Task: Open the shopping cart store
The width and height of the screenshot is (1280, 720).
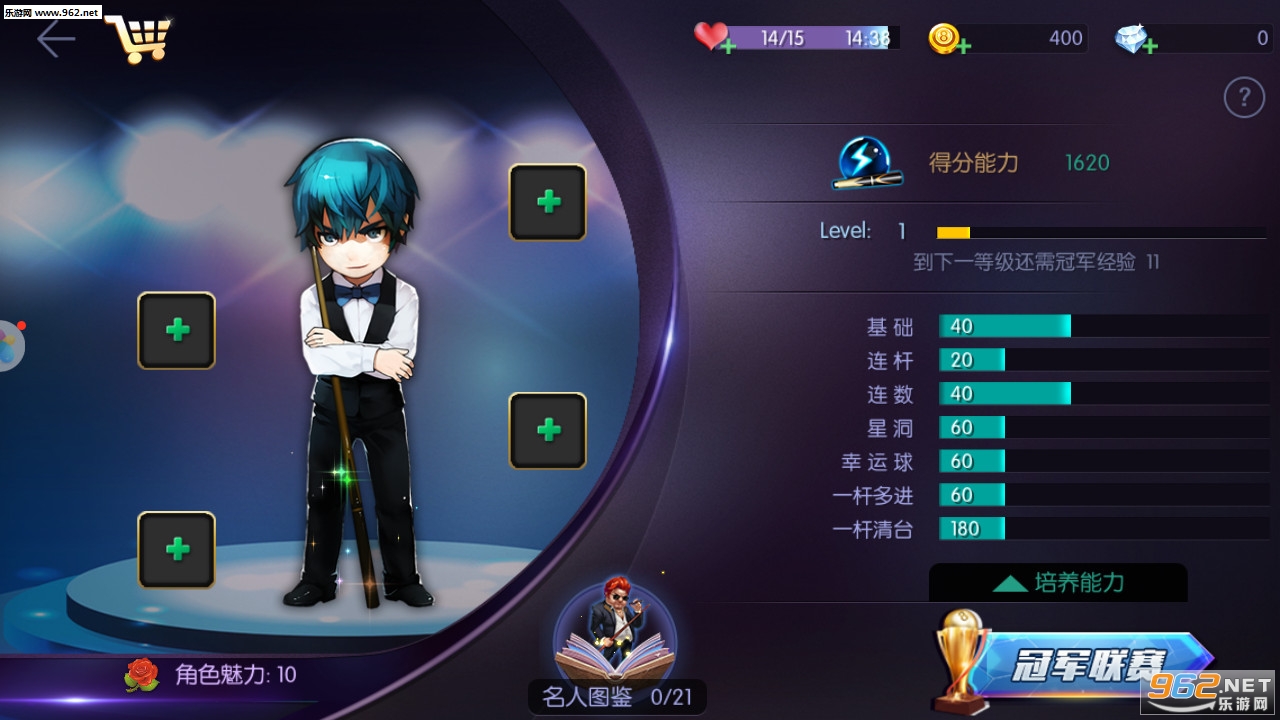Action: [x=138, y=38]
